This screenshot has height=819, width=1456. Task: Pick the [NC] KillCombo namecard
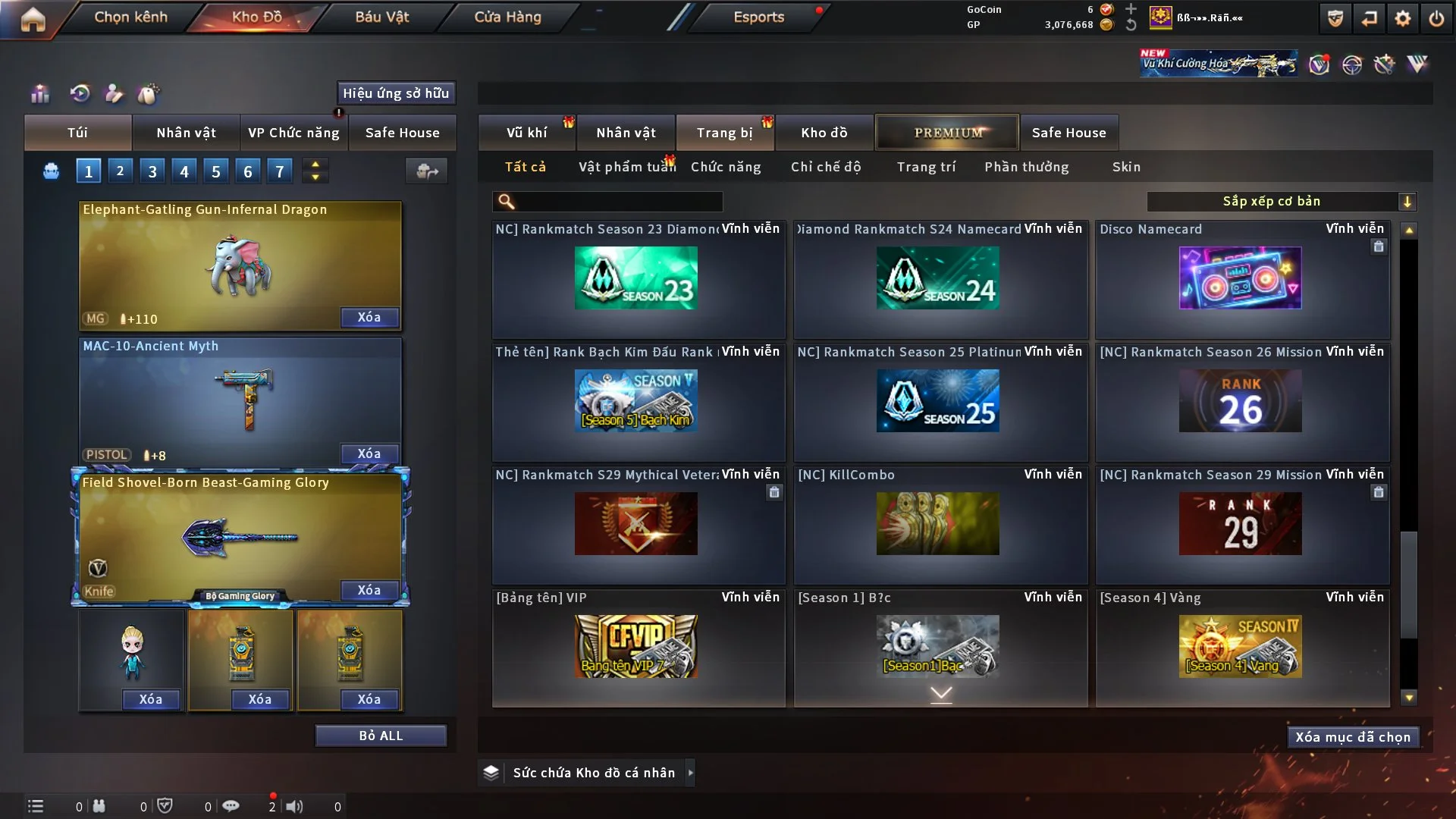(x=938, y=523)
